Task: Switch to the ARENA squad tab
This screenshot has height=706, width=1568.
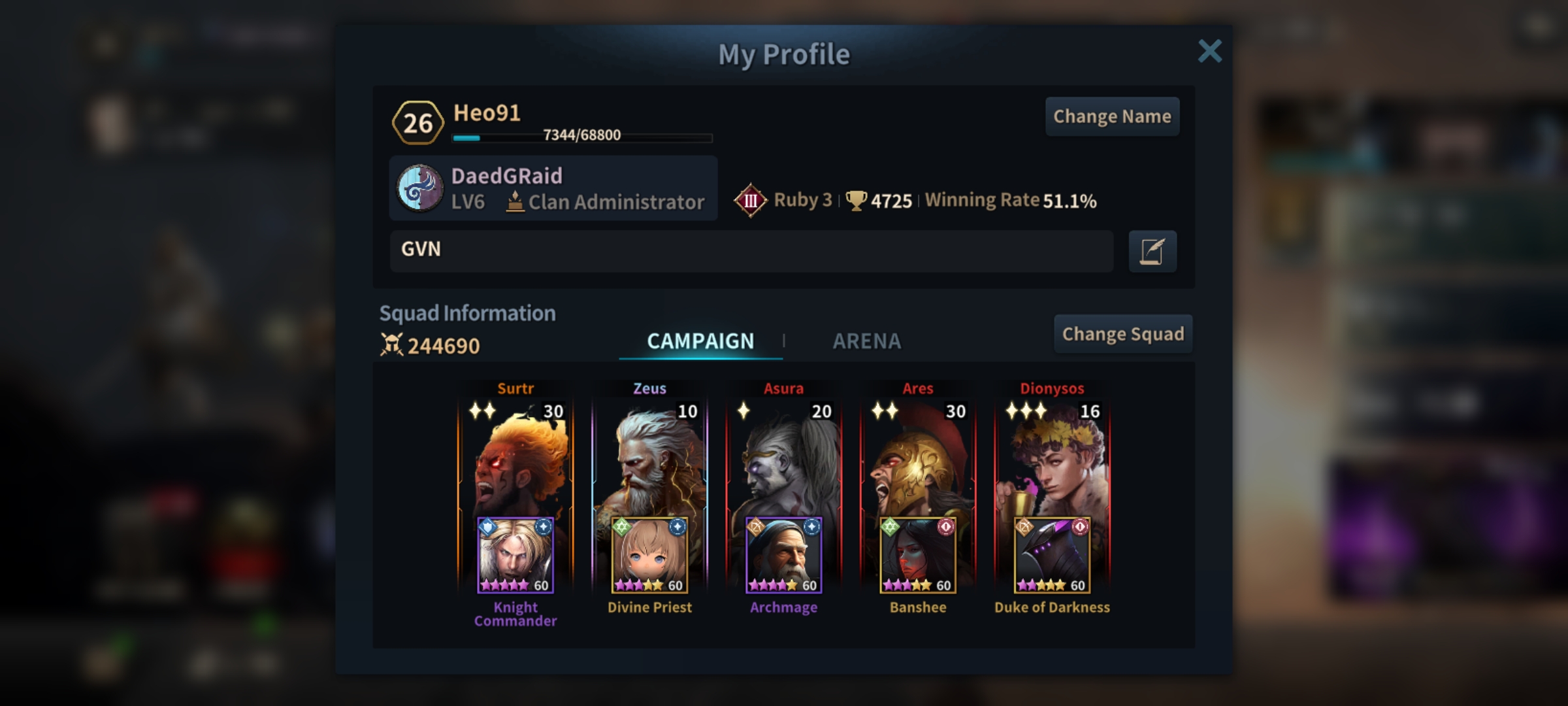Action: coord(866,341)
